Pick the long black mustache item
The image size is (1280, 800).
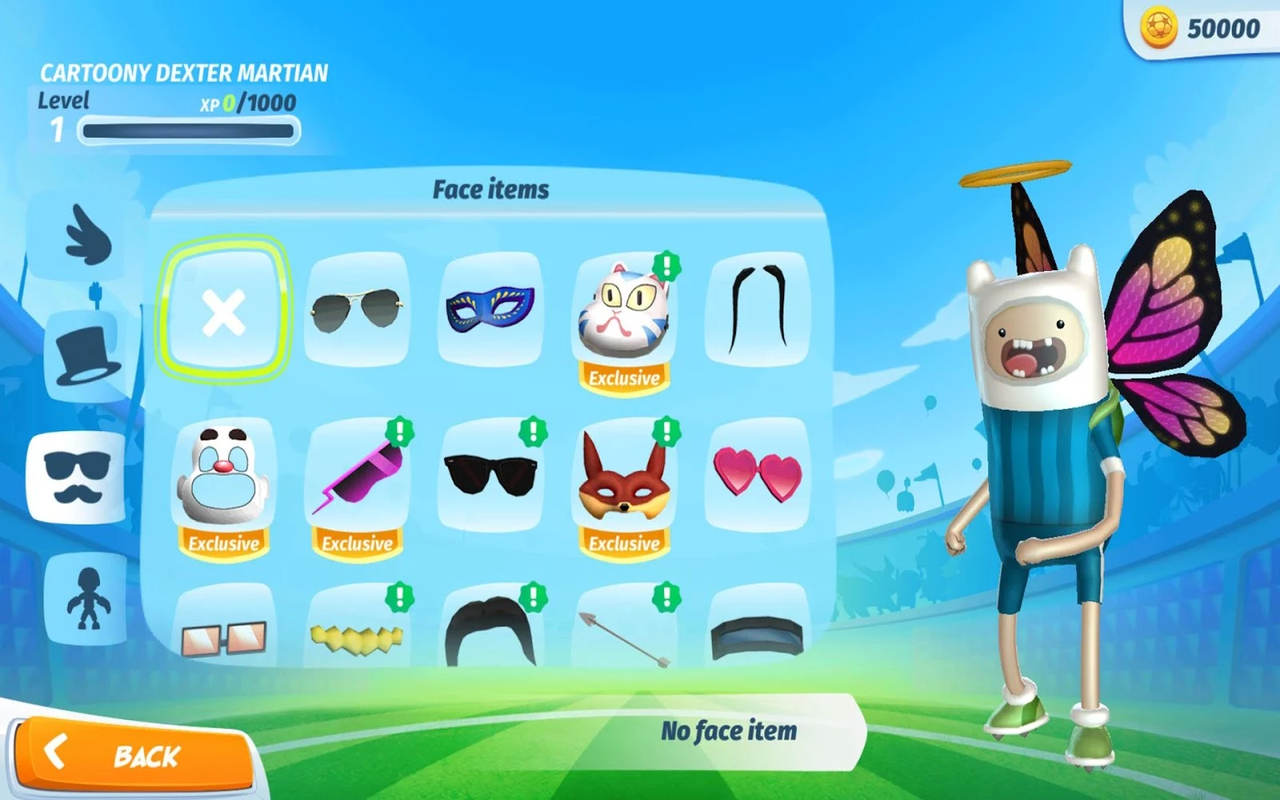(x=757, y=308)
